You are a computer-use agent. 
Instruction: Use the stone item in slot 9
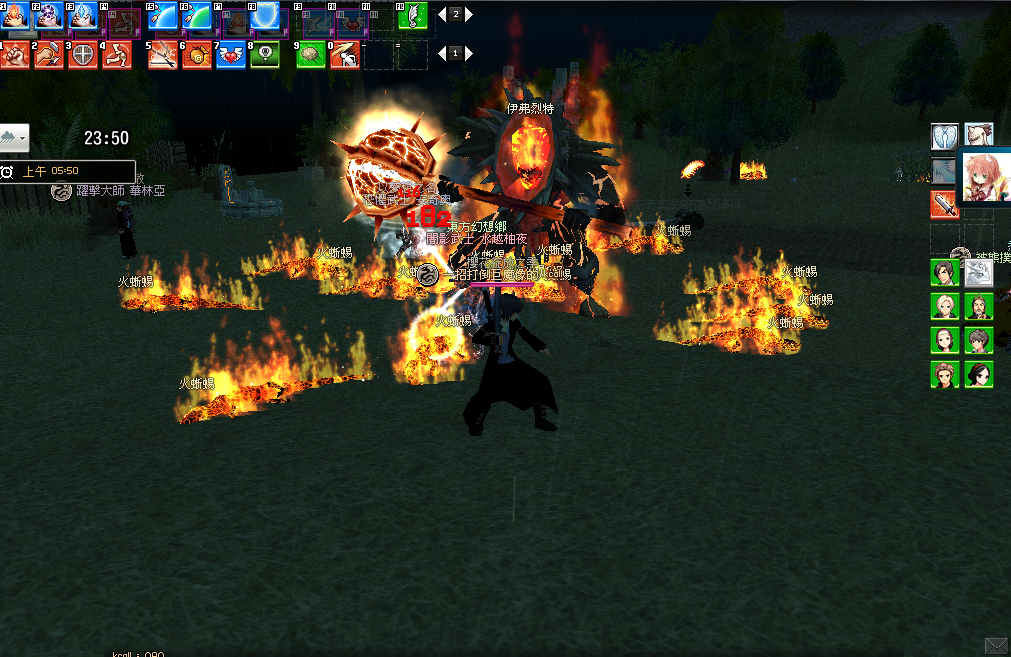[x=311, y=54]
